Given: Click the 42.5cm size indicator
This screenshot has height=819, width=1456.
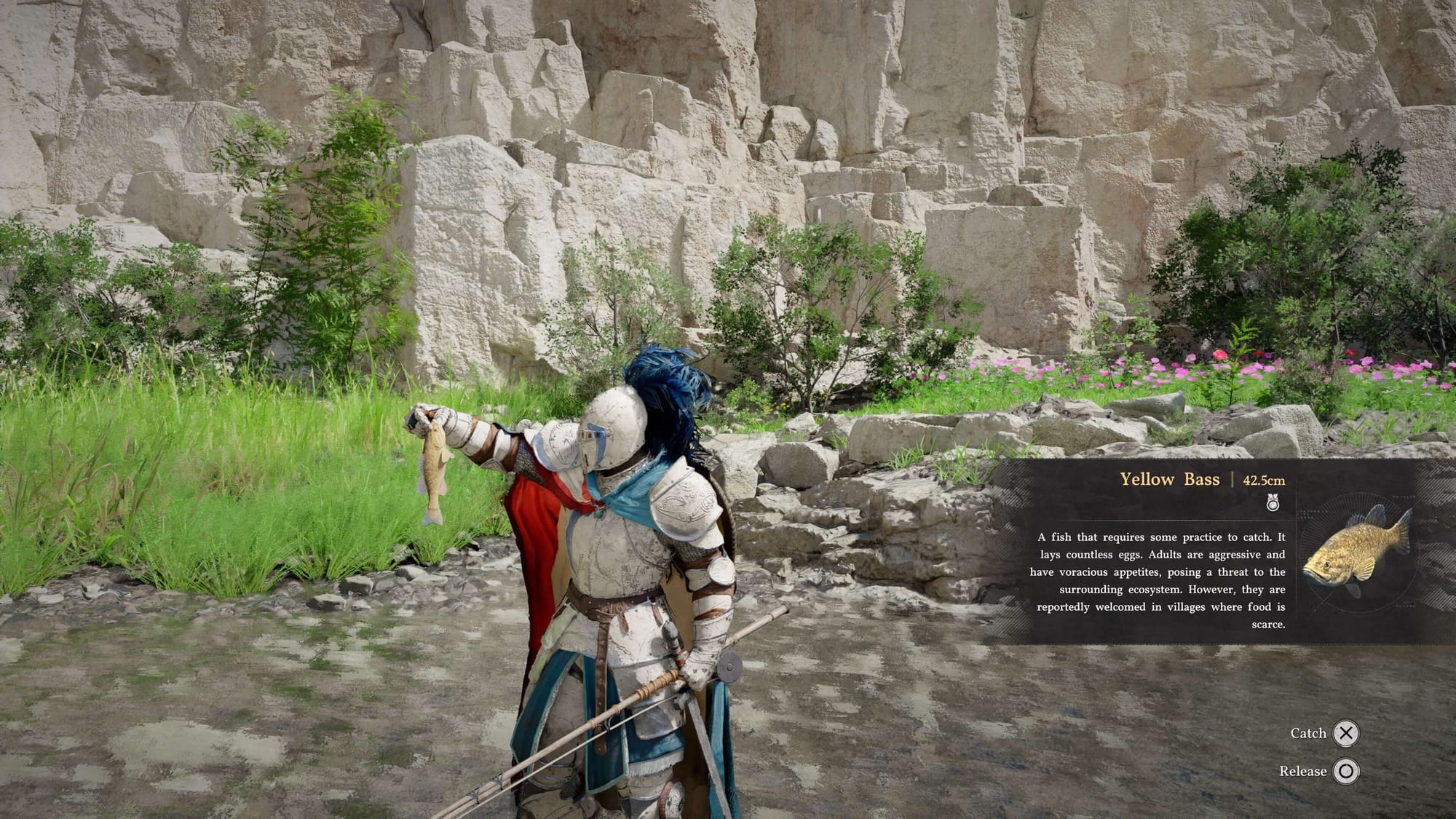Looking at the screenshot, I should tap(1263, 480).
